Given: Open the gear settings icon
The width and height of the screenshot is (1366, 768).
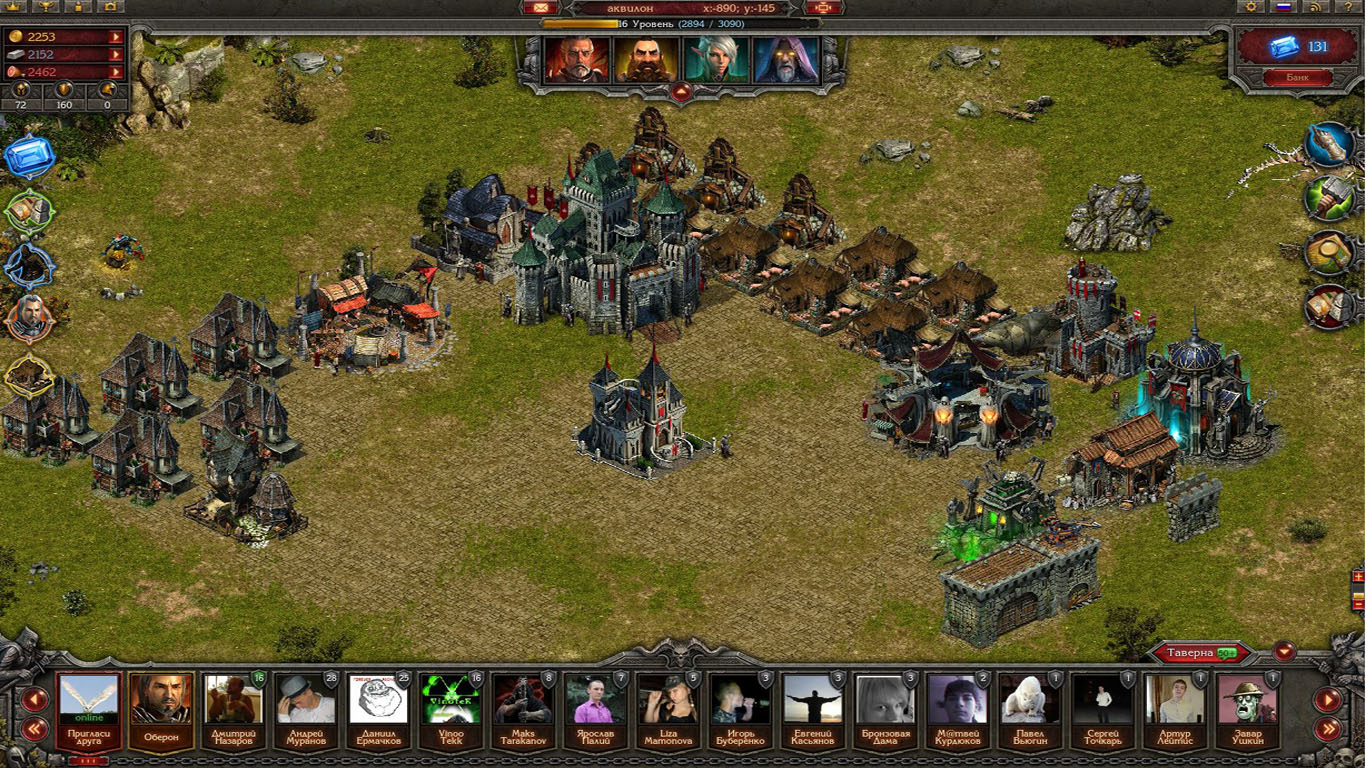Looking at the screenshot, I should tap(1250, 7).
